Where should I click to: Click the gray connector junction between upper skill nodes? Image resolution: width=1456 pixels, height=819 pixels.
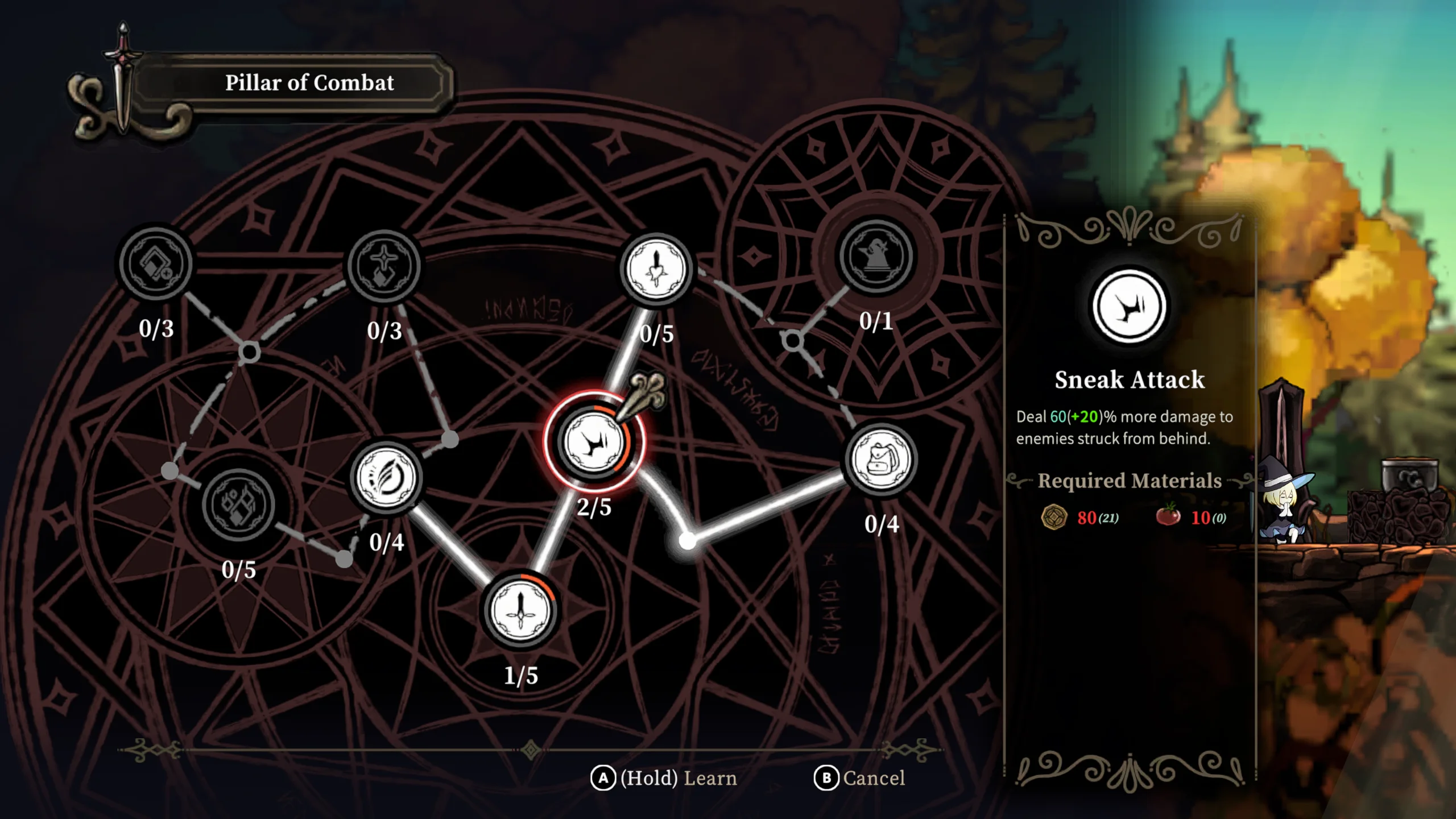[x=250, y=353]
